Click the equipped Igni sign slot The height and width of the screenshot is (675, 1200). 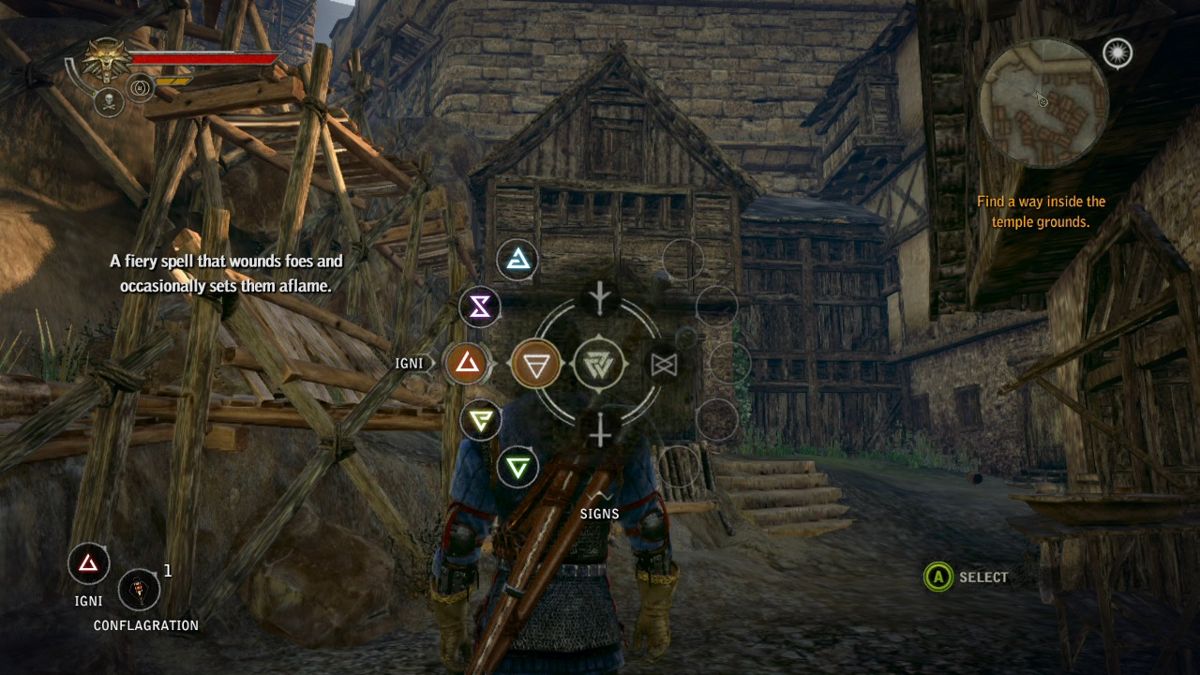tap(89, 564)
